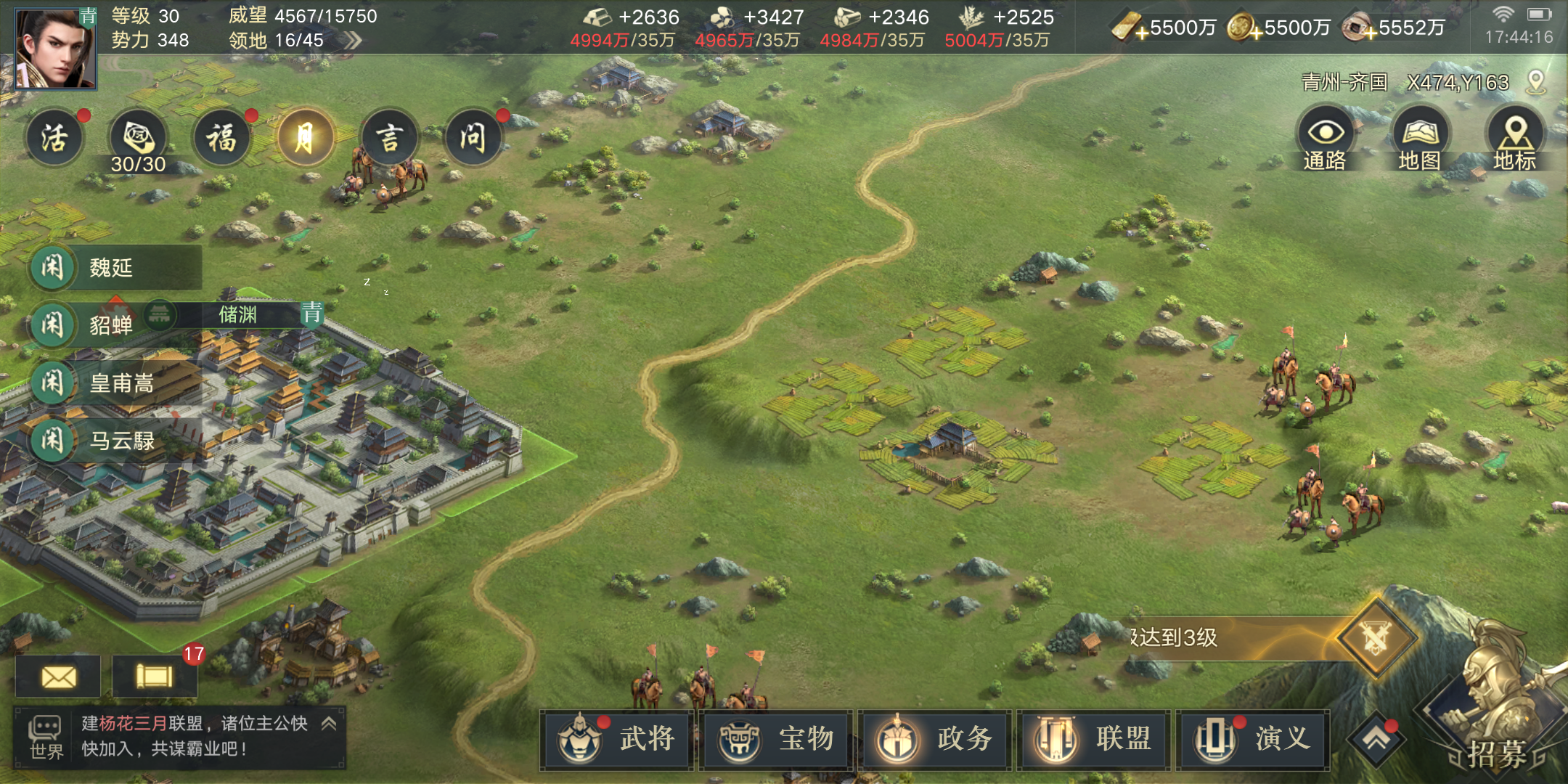Open the 言 round icon
The width and height of the screenshot is (1568, 784).
[390, 138]
